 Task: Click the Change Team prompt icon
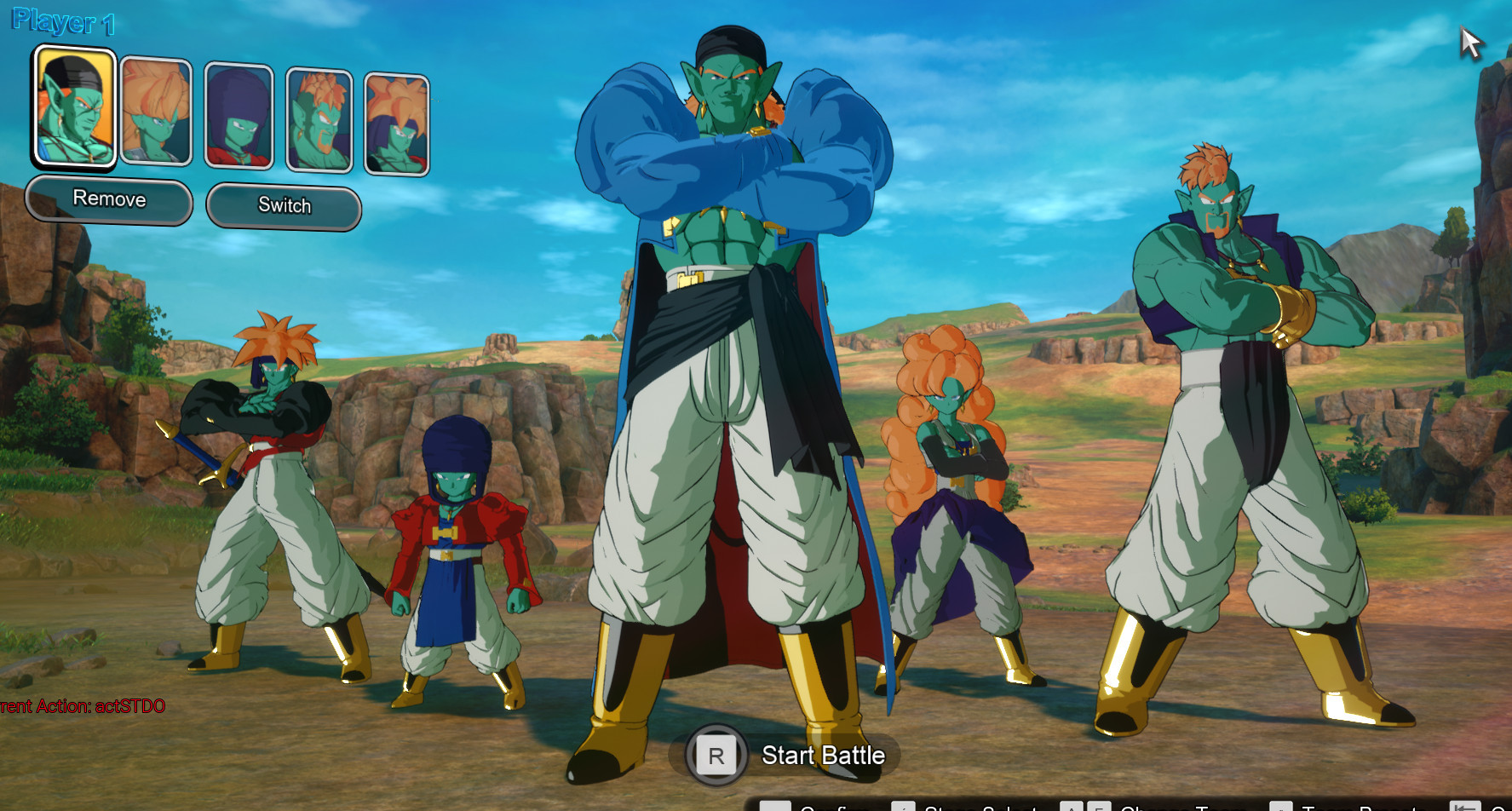pyautogui.click(x=1073, y=807)
